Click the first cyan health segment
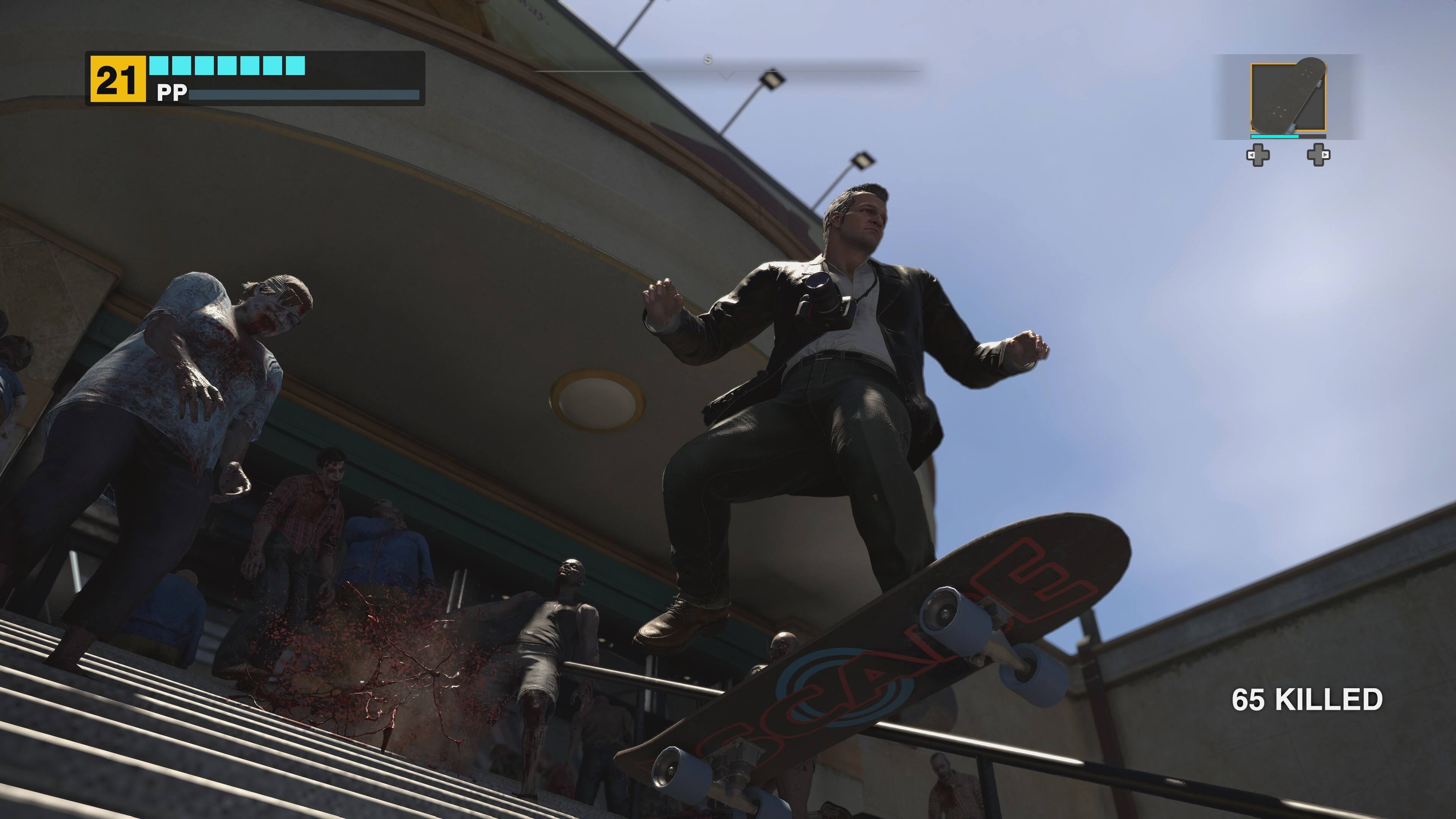 coord(159,66)
